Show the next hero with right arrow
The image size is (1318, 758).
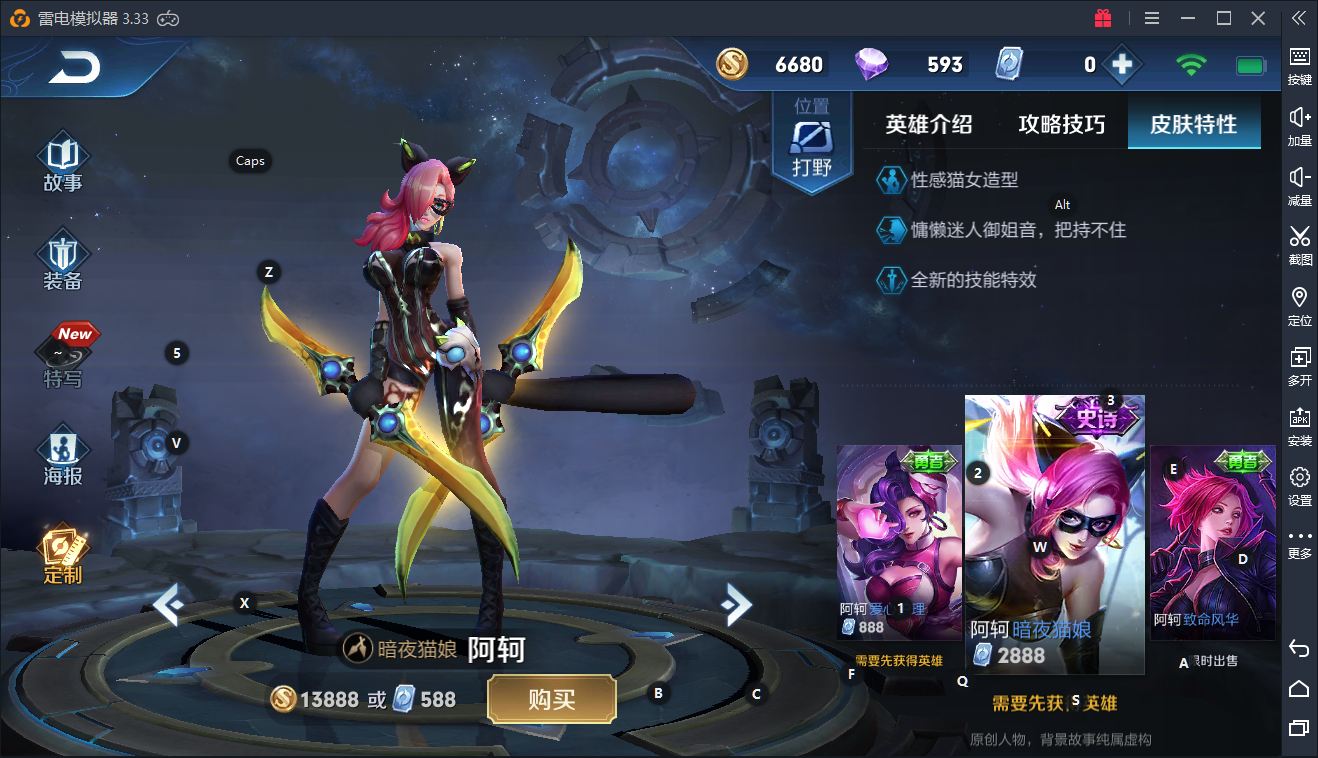[736, 603]
